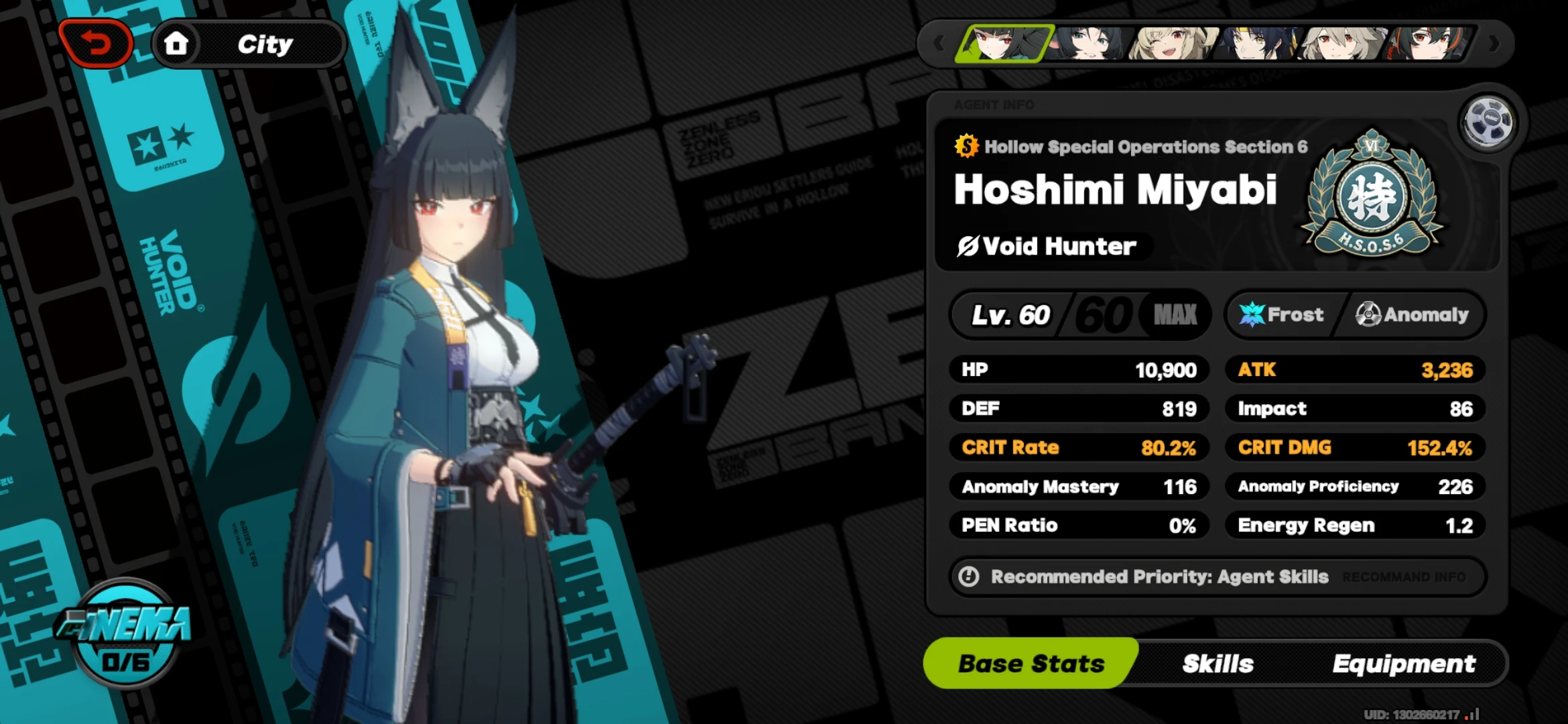Select the Base Stats tab

point(1031,663)
